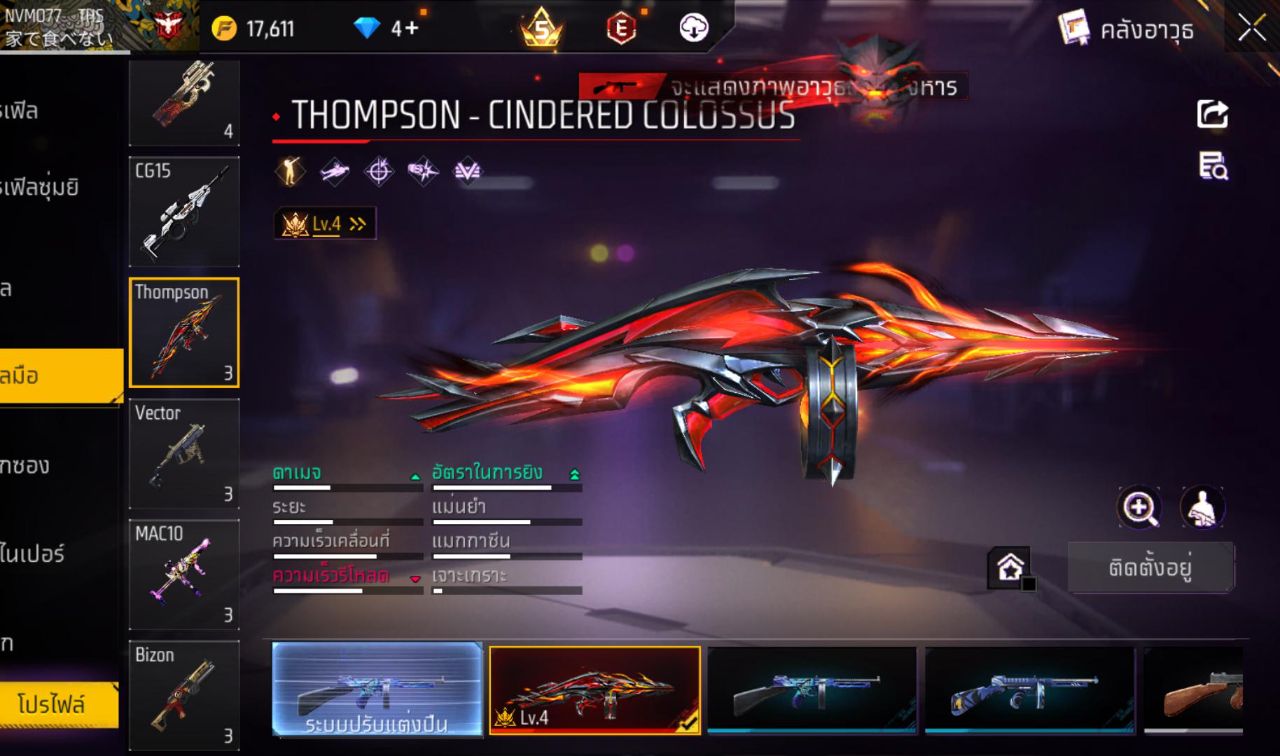Open the weapon inspect zoom magnifier
Viewport: 1280px width, 756px height.
point(1139,508)
